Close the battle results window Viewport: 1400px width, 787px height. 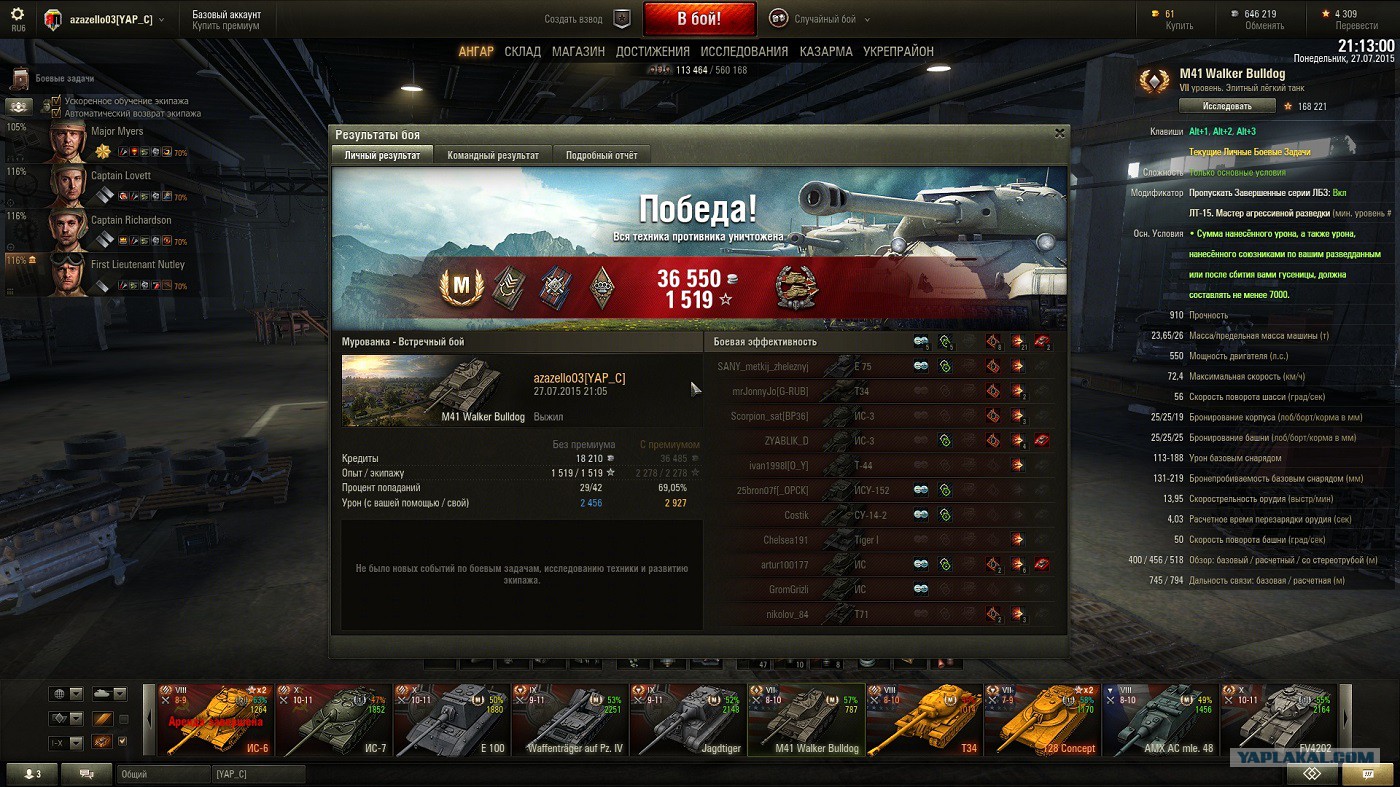tap(1059, 133)
